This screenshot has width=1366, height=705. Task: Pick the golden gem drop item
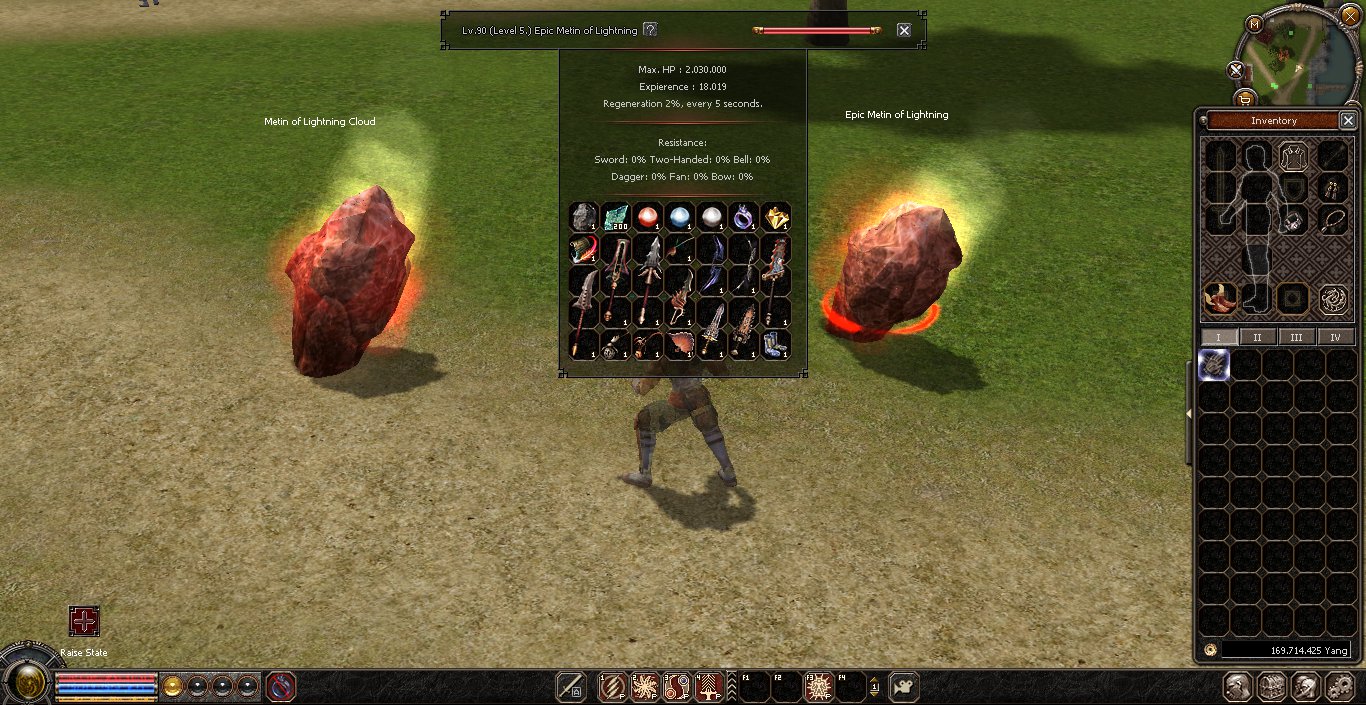click(x=776, y=216)
